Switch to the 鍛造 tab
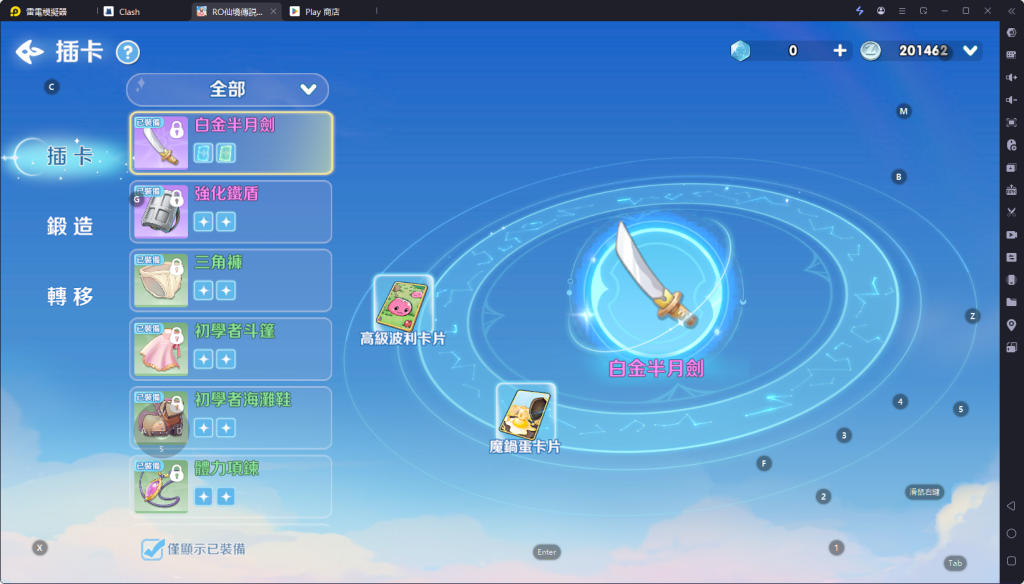Viewport: 1024px width, 584px height. coord(70,226)
